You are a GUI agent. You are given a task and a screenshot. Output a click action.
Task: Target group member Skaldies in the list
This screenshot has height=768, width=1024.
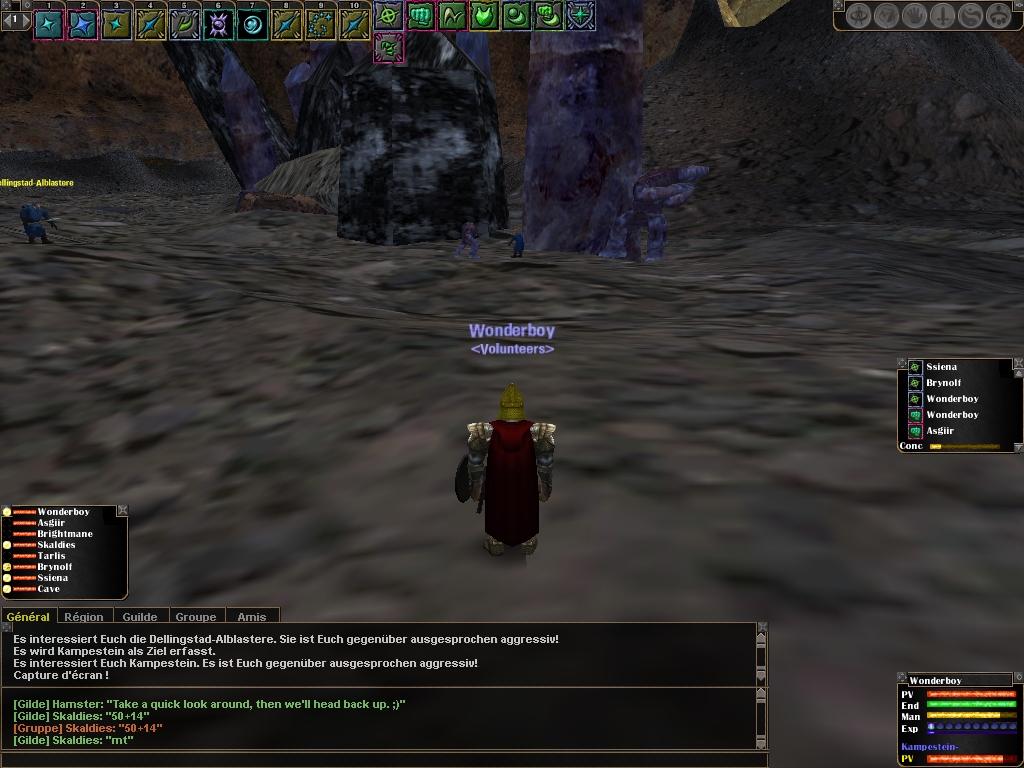click(x=57, y=545)
